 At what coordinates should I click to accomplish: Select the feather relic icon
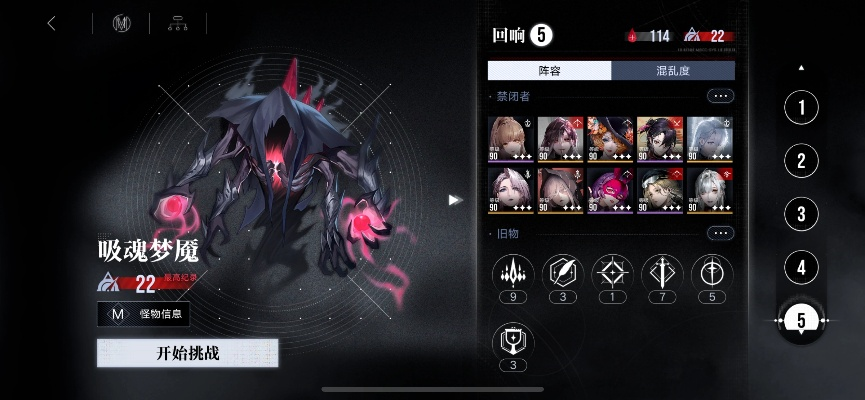pos(562,273)
